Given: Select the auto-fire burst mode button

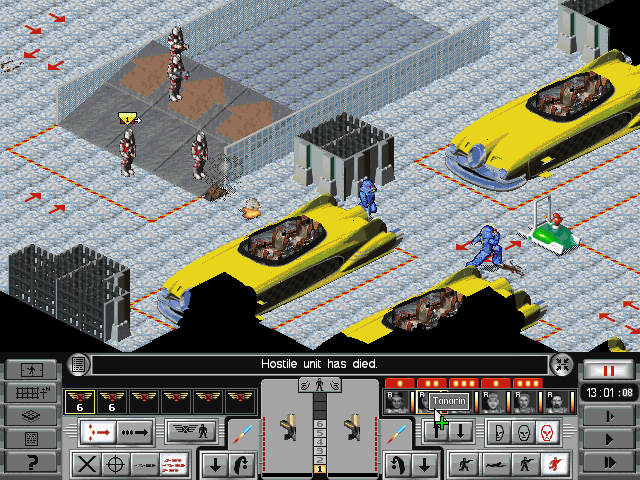Looking at the screenshot, I should (174, 464).
